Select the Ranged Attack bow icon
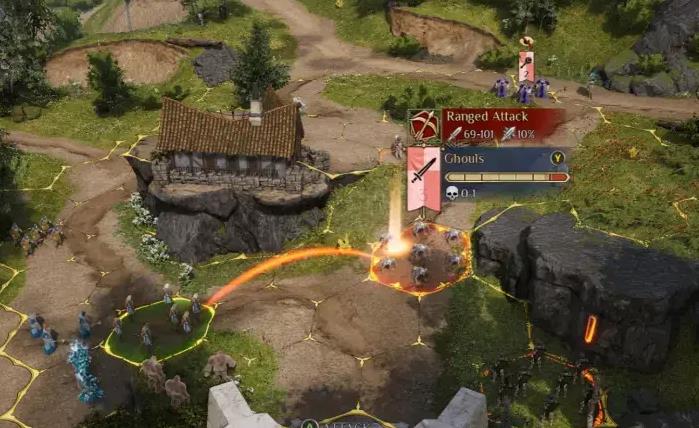Screen dimensions: 699x428 pos(423,125)
